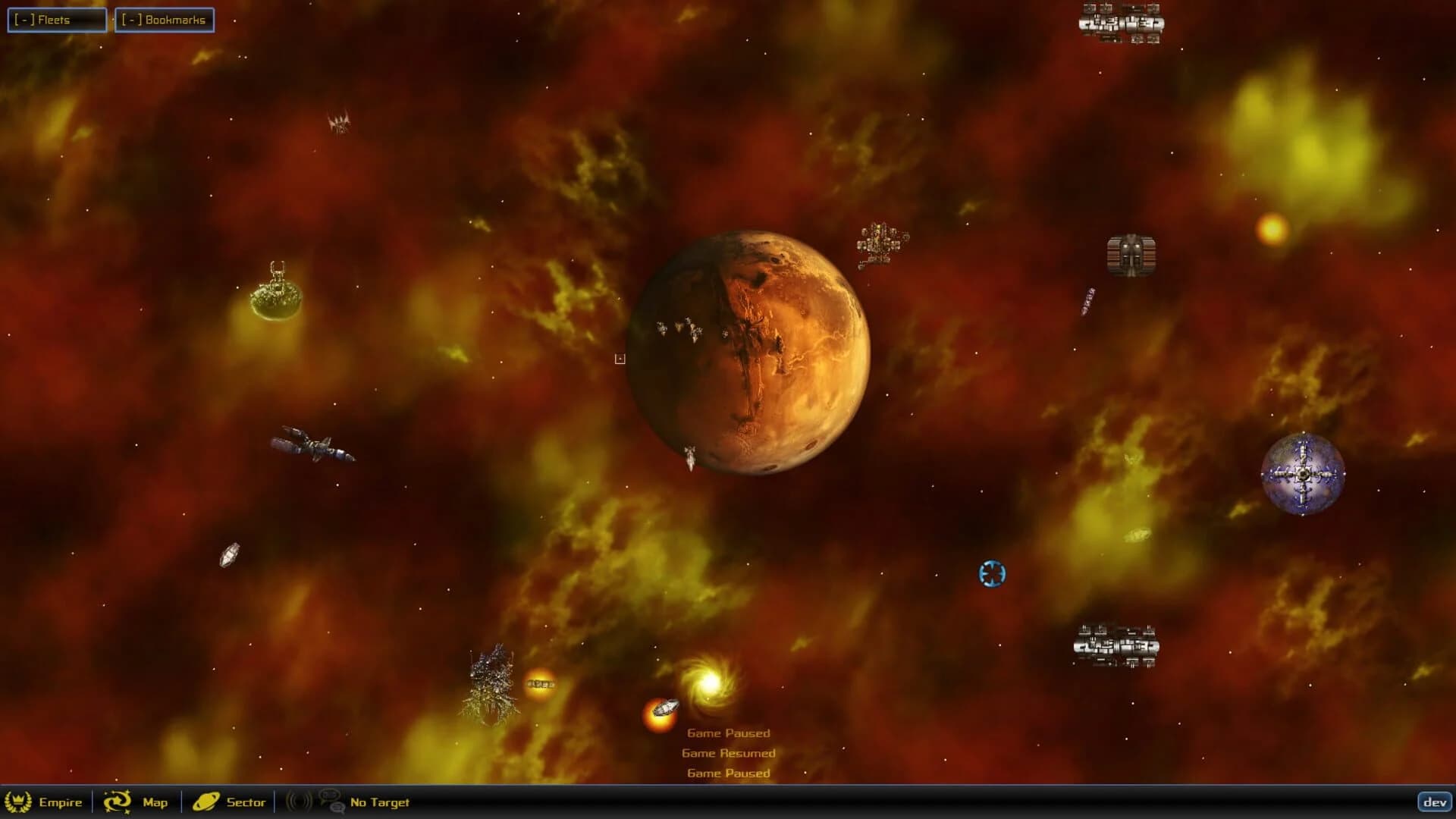Image resolution: width=1456 pixels, height=819 pixels.
Task: Collapse the Bookmarks panel
Action: pos(130,20)
